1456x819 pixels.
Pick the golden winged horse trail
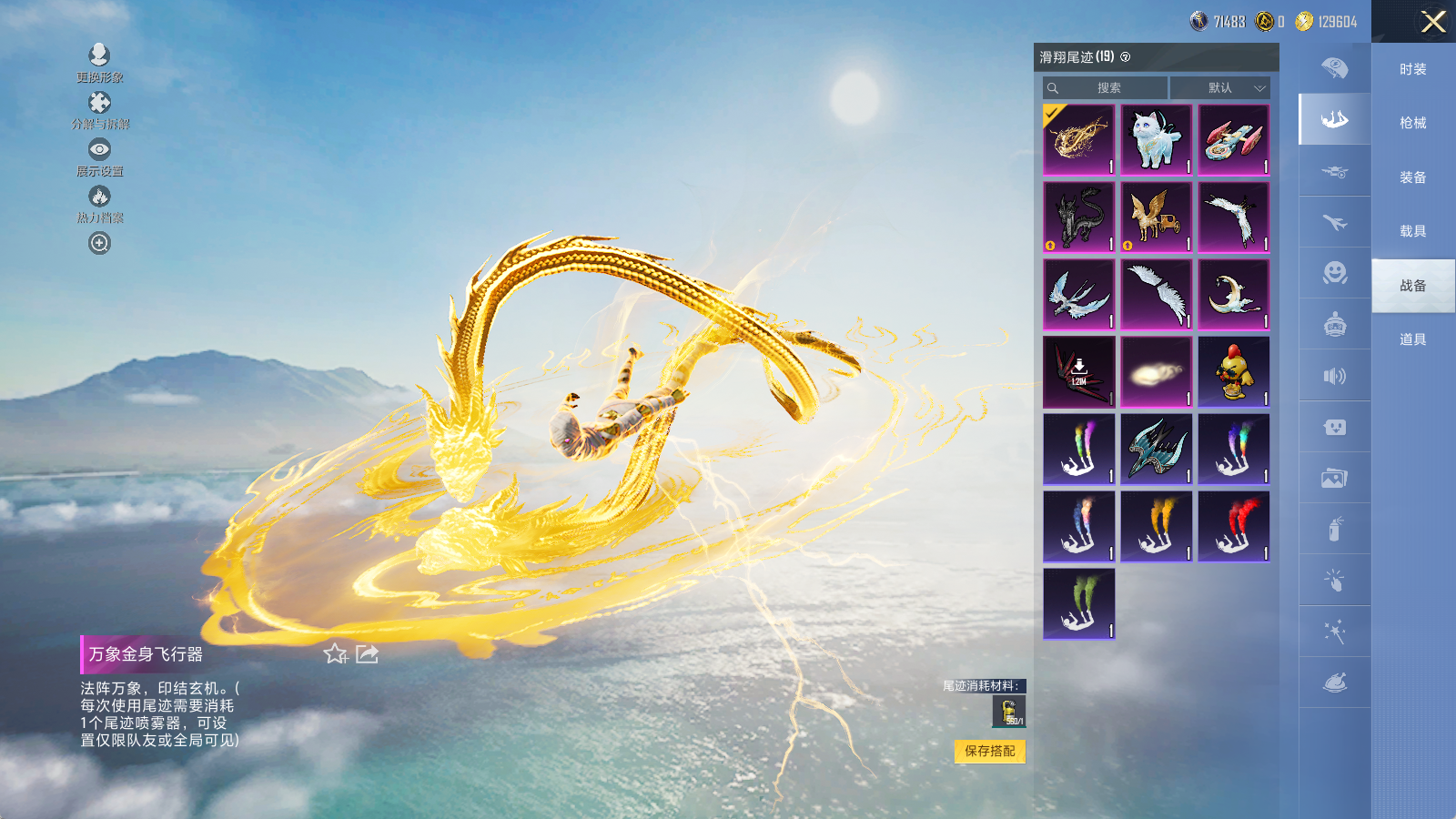(x=1156, y=217)
